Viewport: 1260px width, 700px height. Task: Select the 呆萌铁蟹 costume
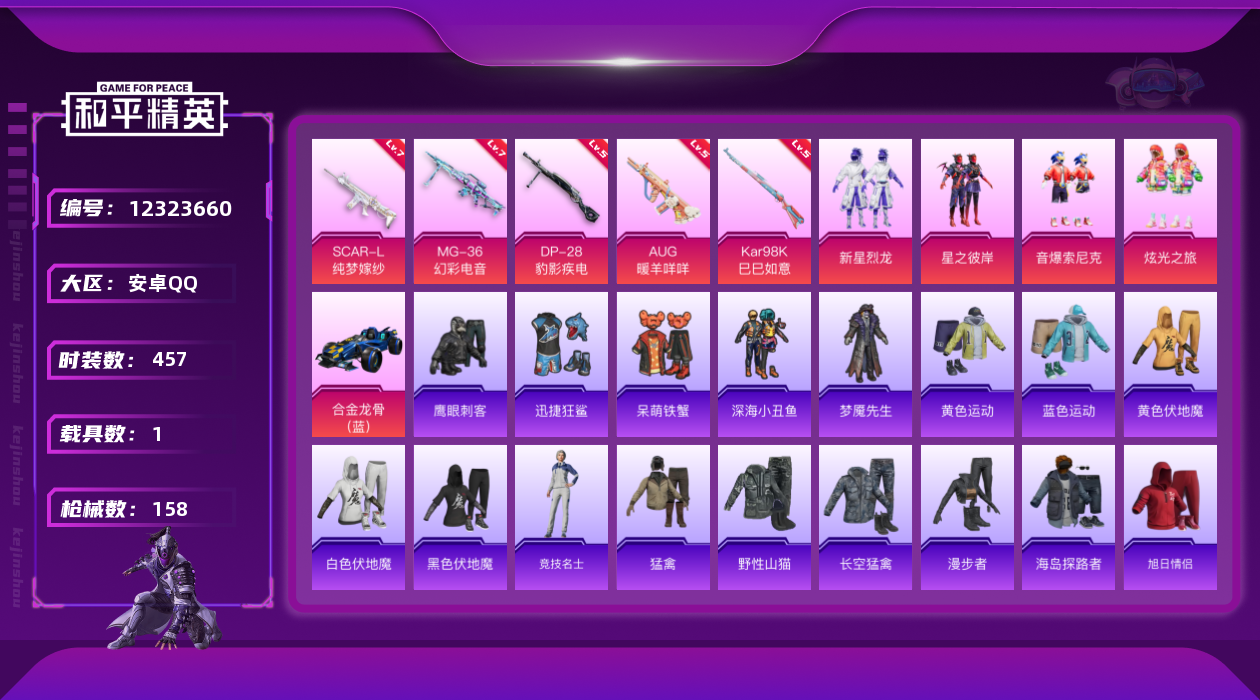(x=663, y=364)
